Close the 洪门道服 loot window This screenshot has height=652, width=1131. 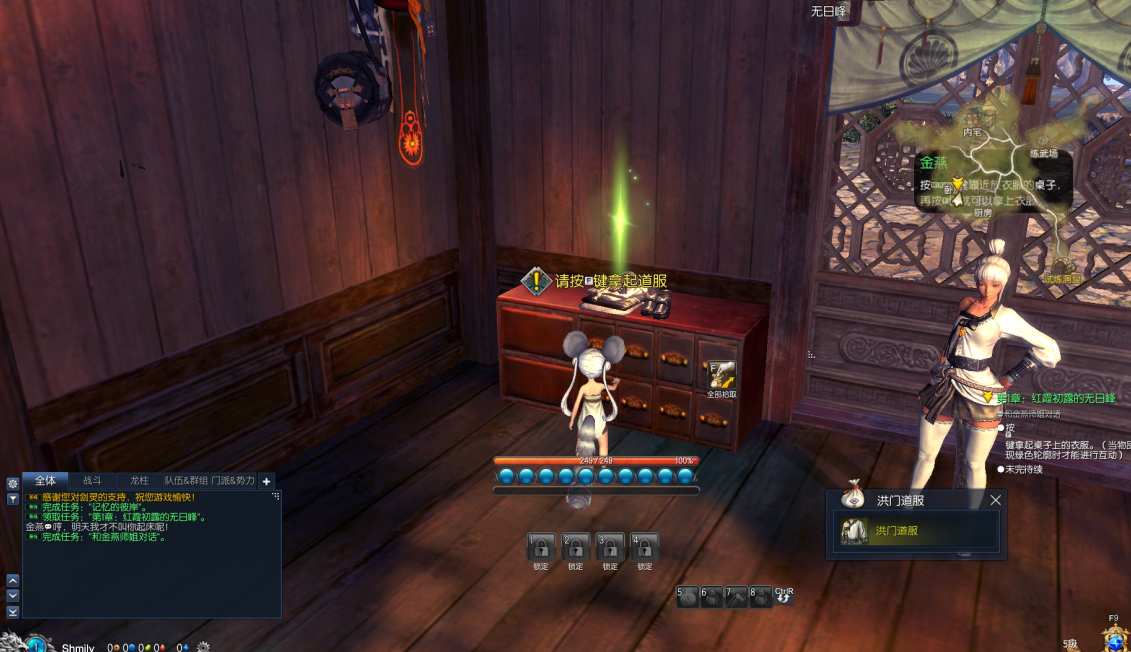coord(995,500)
